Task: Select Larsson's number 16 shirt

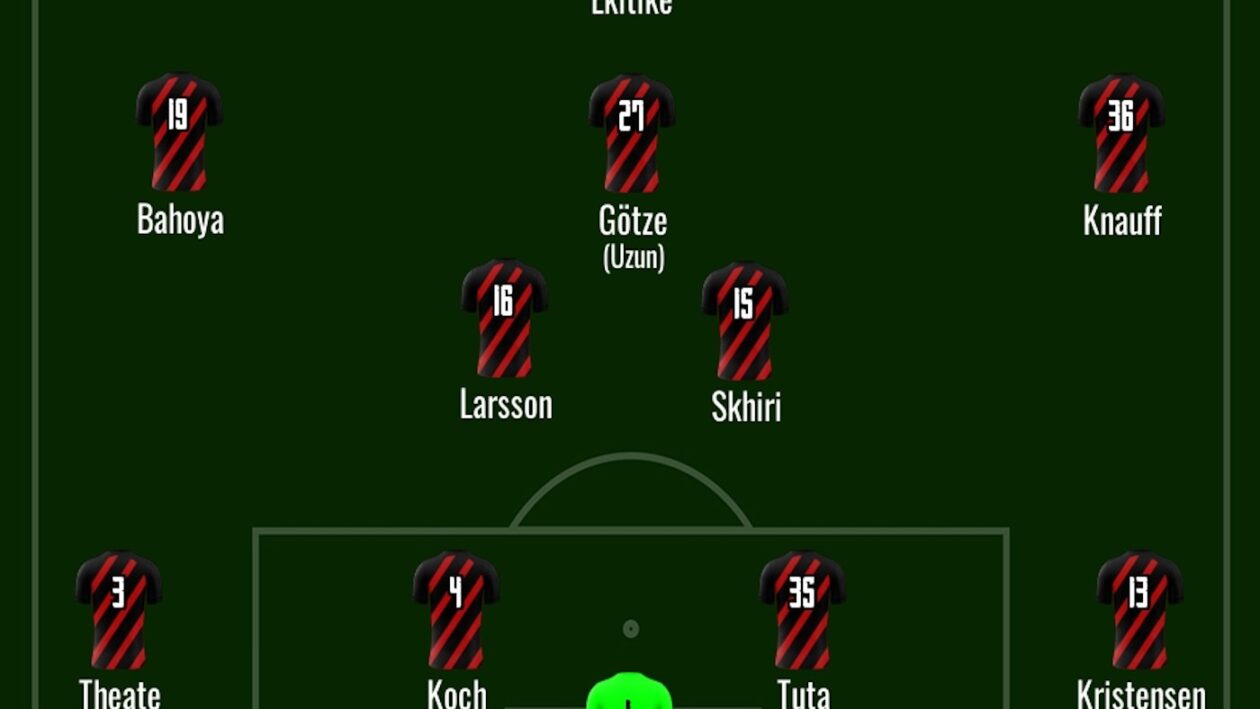Action: [x=504, y=318]
